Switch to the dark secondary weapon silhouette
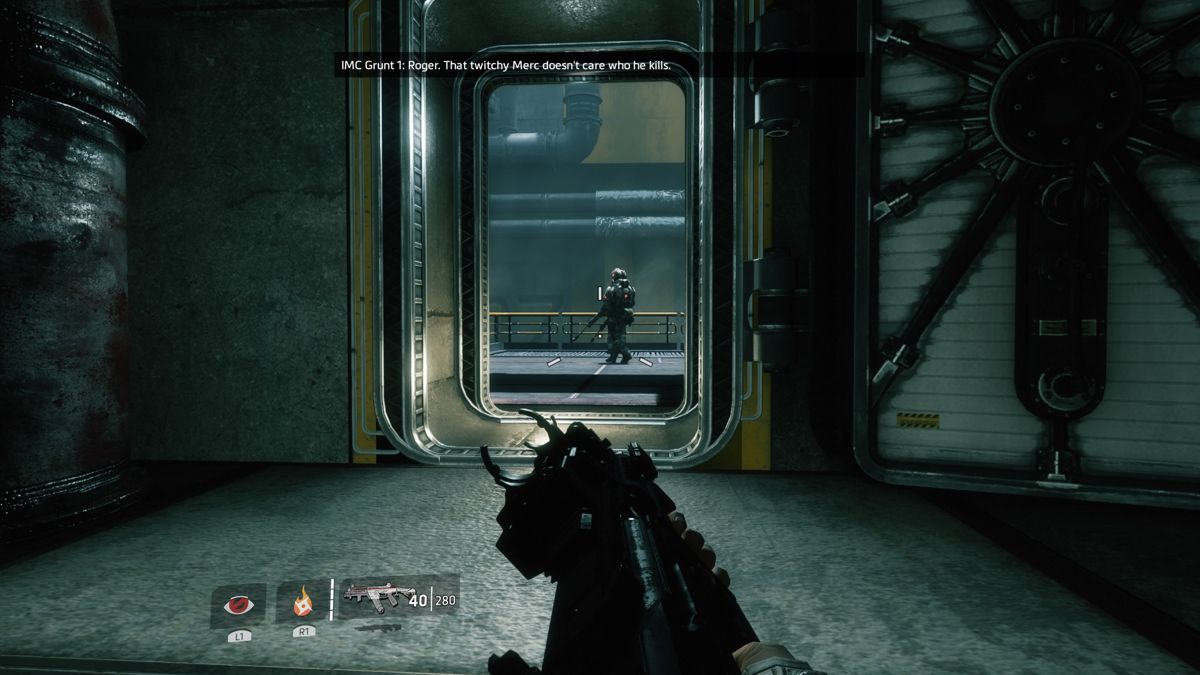This screenshot has height=675, width=1200. 377,627
